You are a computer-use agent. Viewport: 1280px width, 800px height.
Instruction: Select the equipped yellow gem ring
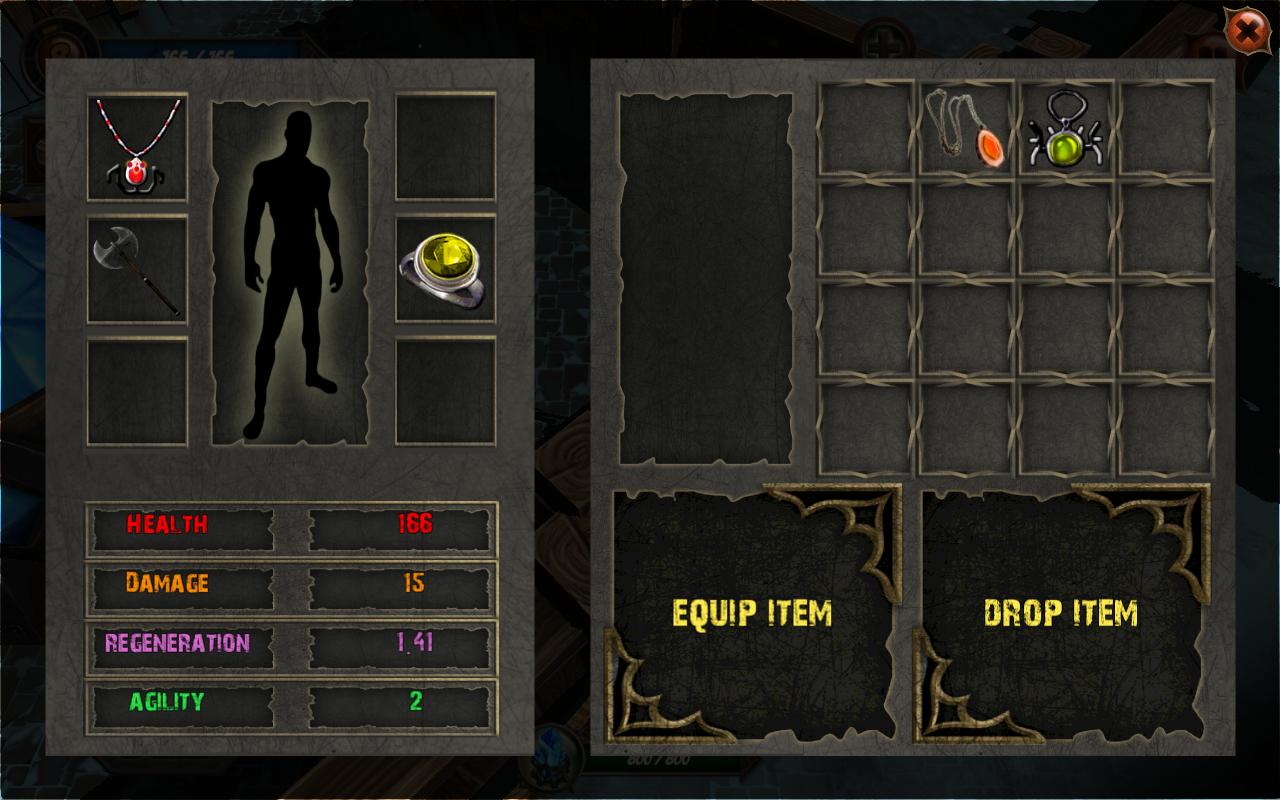445,269
